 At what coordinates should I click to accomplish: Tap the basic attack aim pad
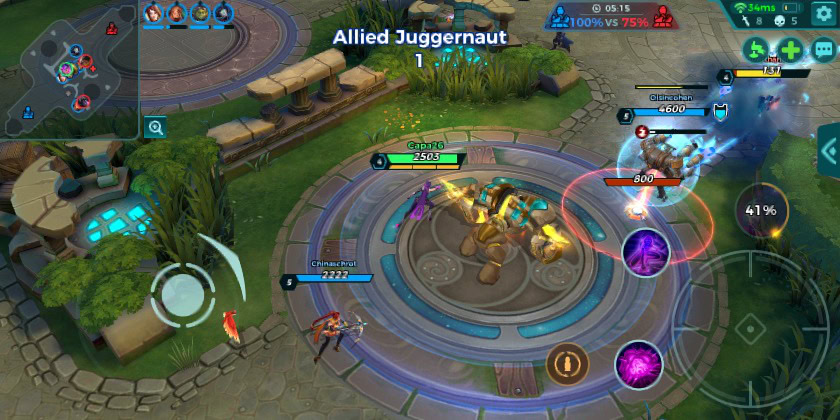click(x=748, y=327)
